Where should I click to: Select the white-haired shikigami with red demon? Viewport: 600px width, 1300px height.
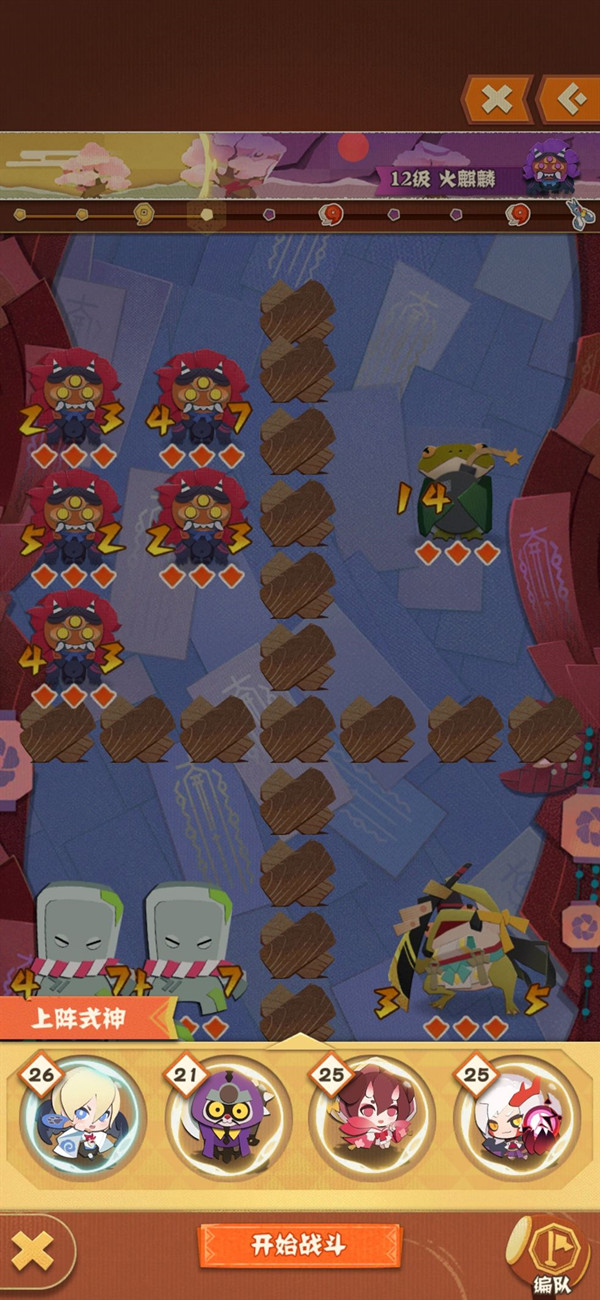tap(517, 1117)
